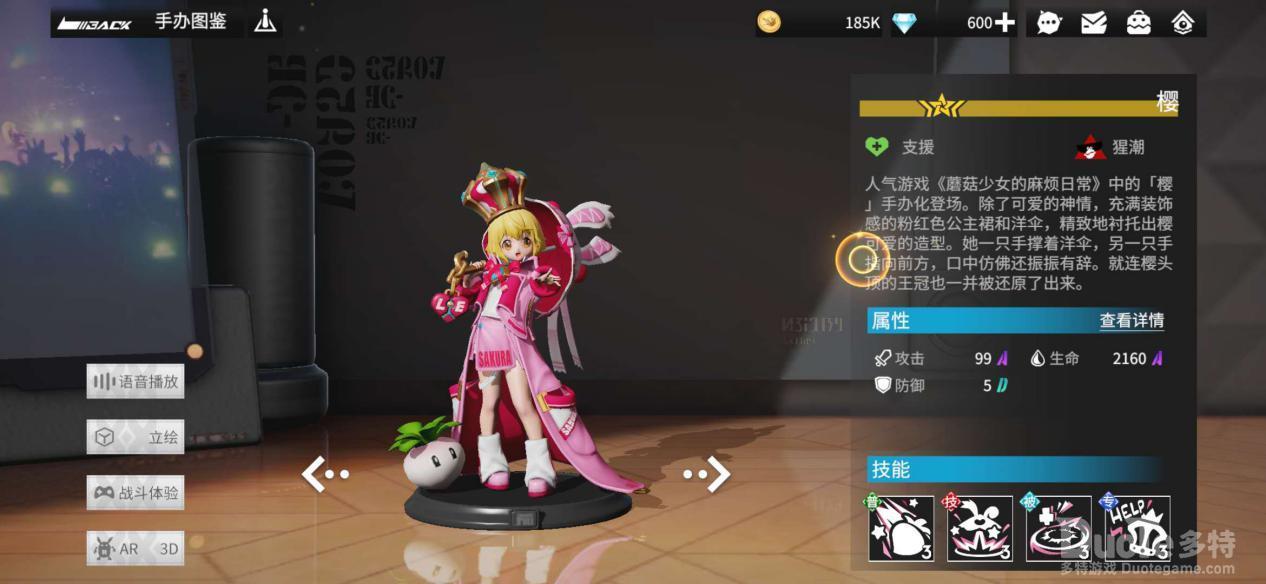The height and width of the screenshot is (584, 1266).
Task: Show previous figure with left arrow
Action: (x=325, y=474)
